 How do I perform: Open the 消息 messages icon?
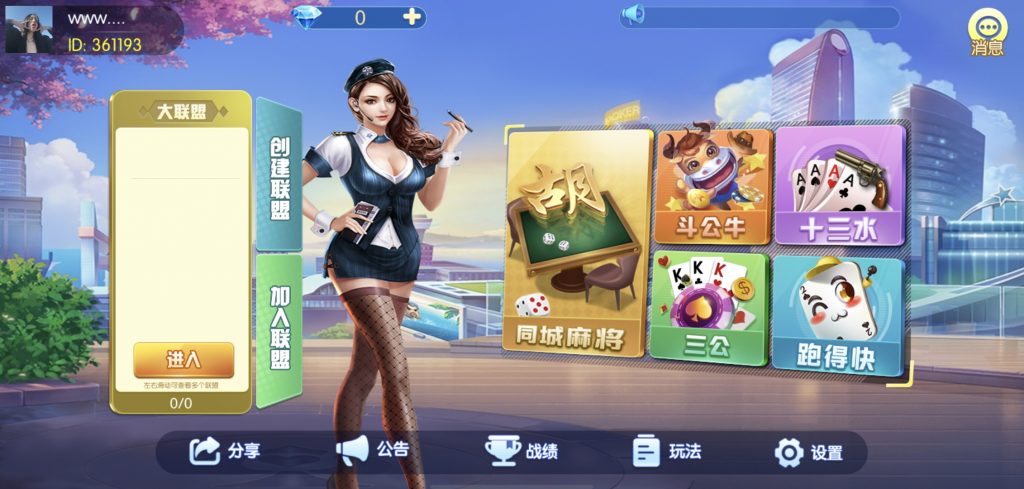pos(987,33)
